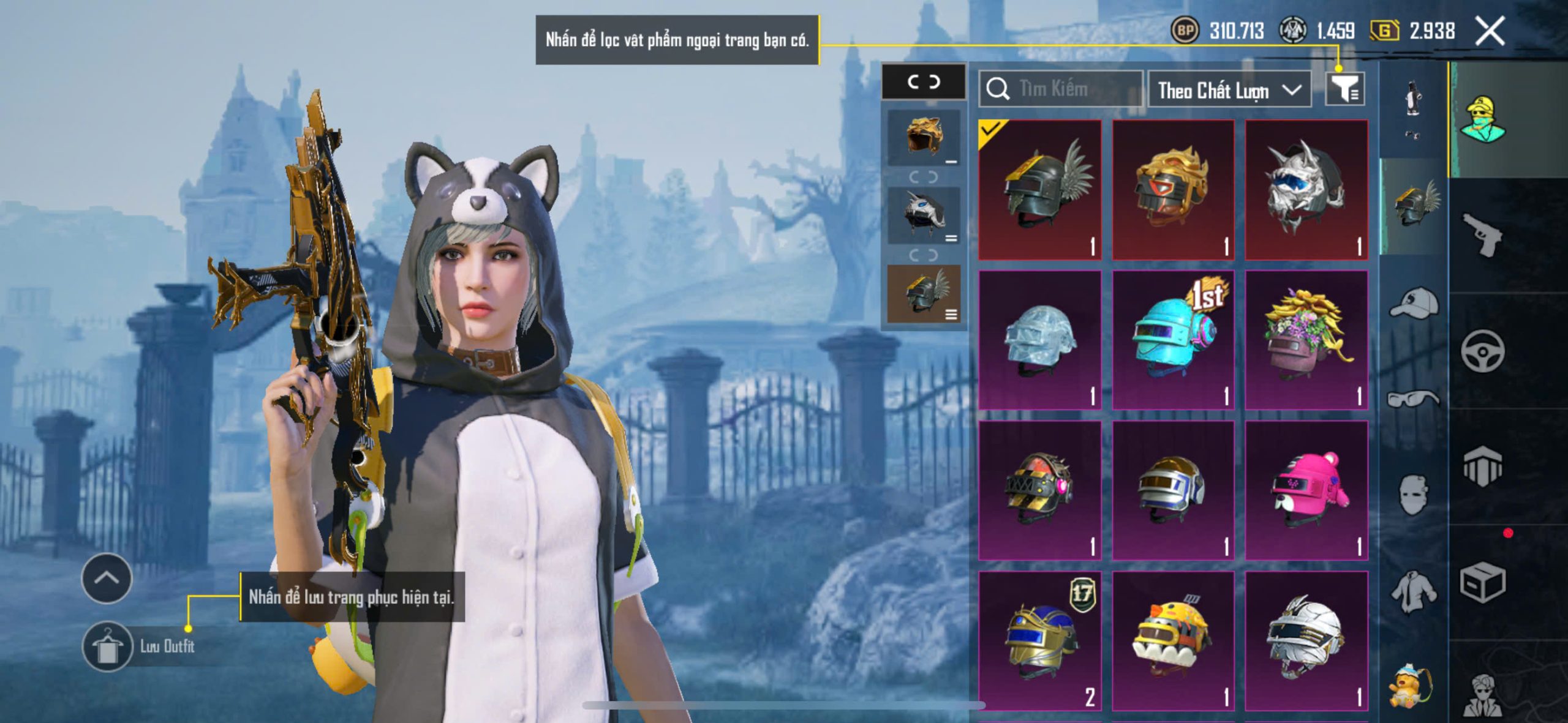
Task: Open the owned-items filter funnel button
Action: [1344, 89]
